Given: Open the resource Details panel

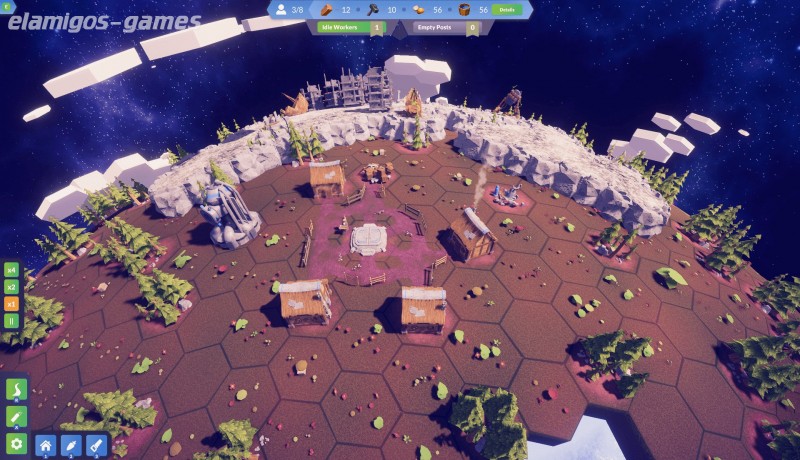Looking at the screenshot, I should [507, 9].
